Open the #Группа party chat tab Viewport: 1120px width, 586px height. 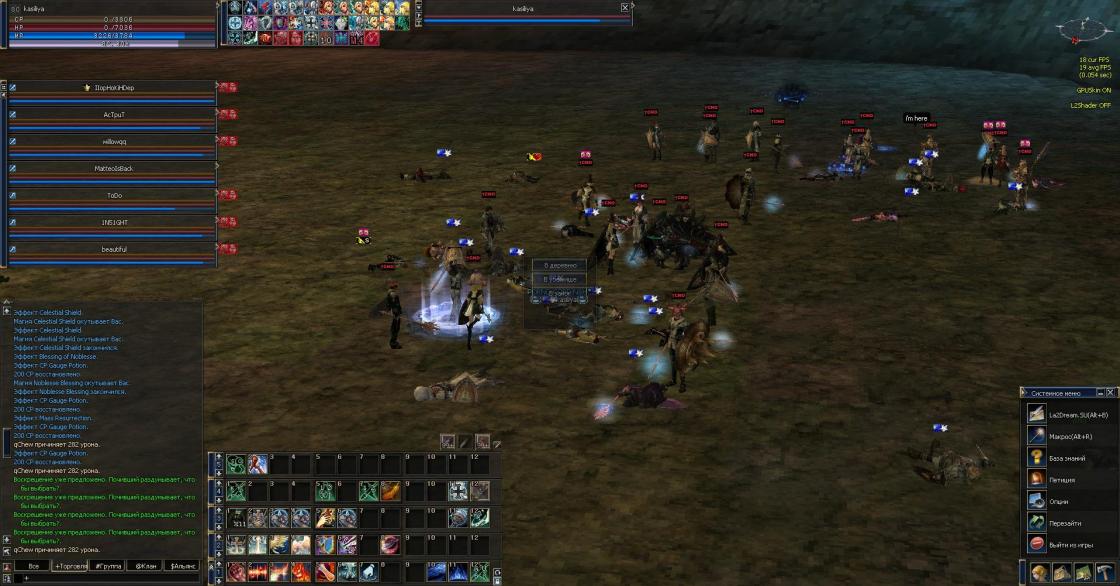[107, 566]
